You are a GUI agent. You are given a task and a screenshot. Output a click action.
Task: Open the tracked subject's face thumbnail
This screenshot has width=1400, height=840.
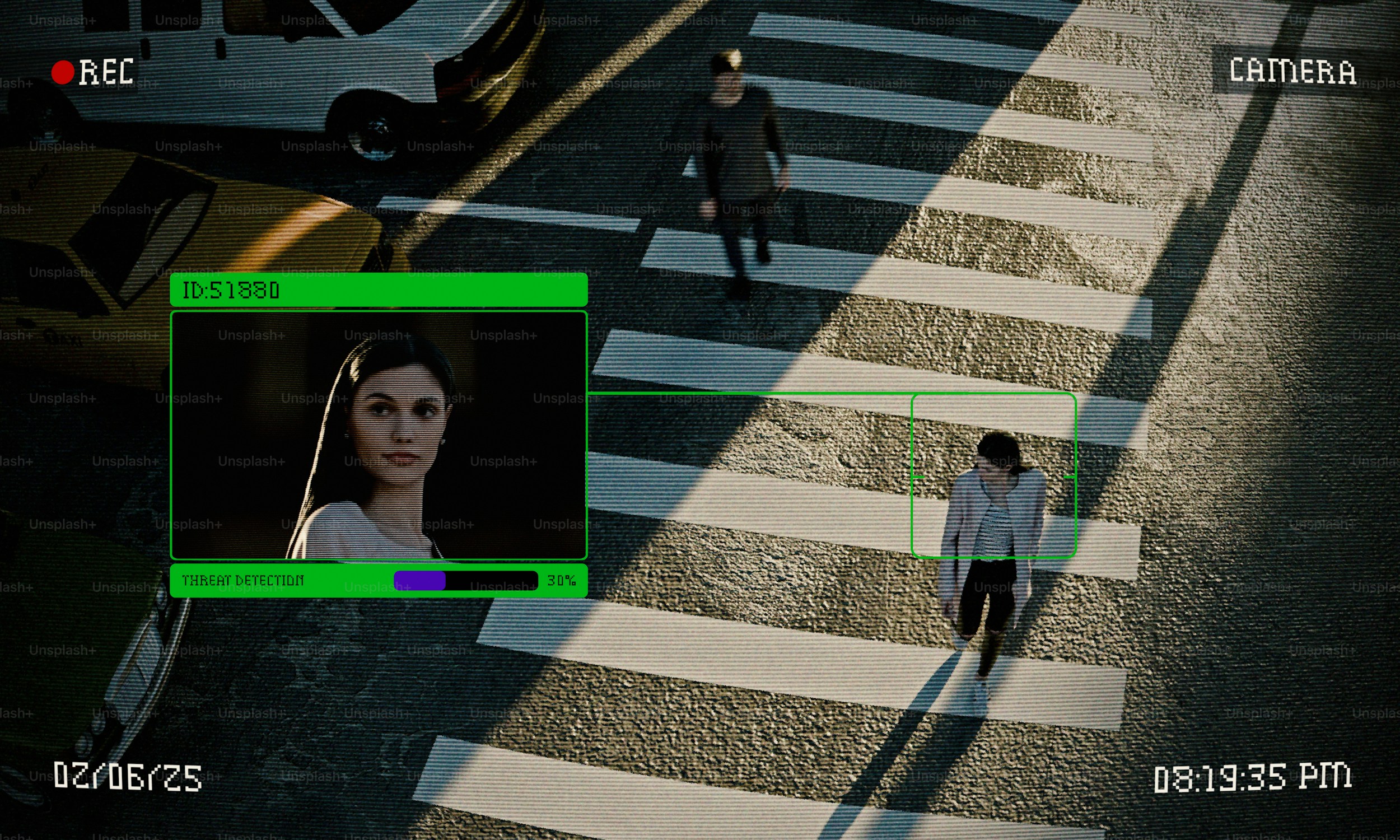[378, 435]
